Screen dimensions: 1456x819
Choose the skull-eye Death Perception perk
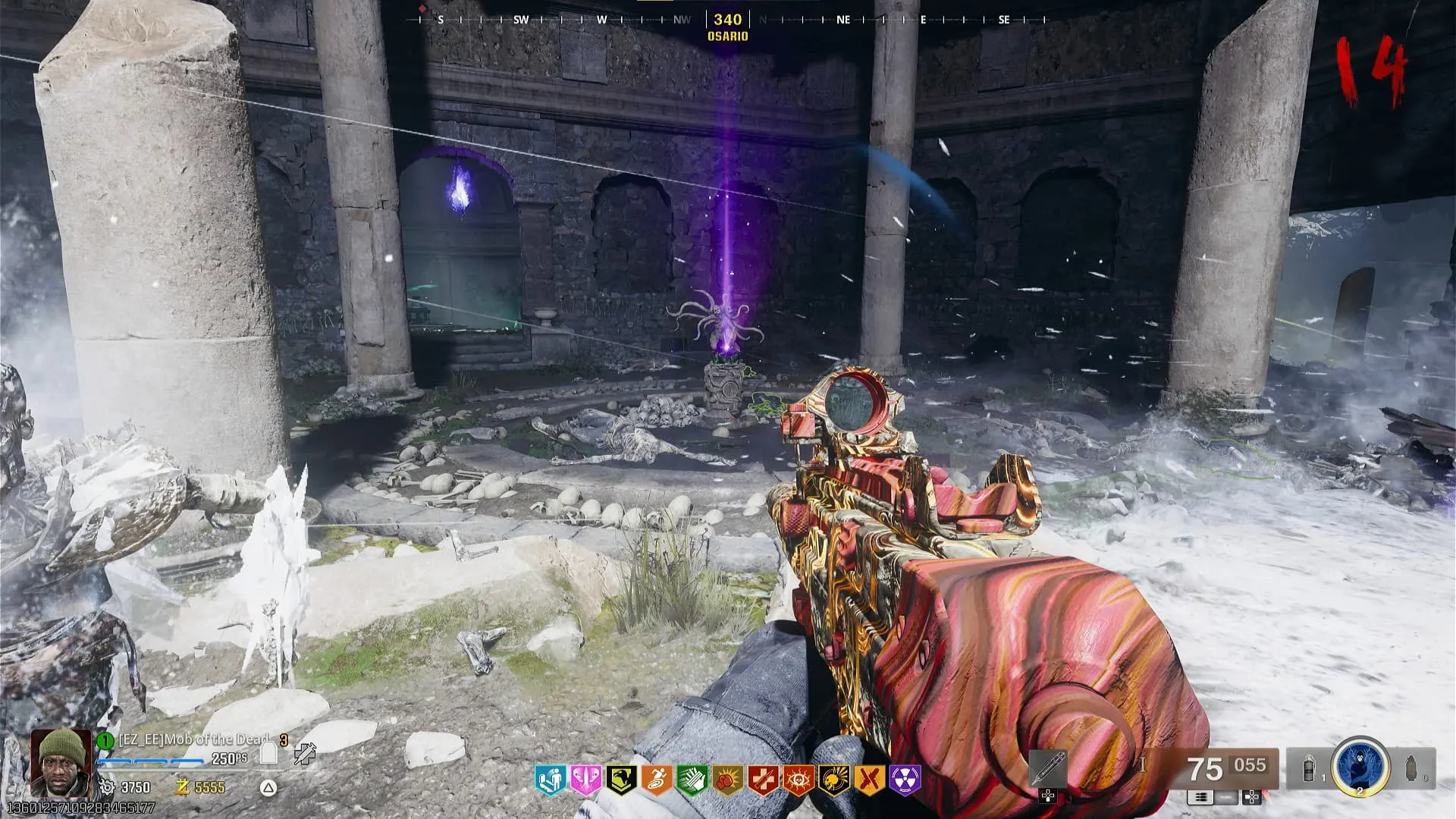pos(799,780)
